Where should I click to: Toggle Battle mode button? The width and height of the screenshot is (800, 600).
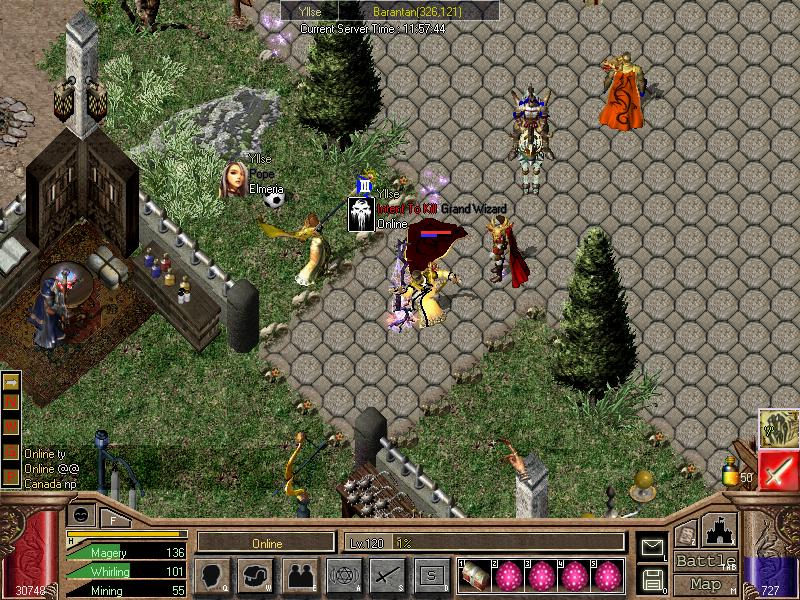(706, 561)
